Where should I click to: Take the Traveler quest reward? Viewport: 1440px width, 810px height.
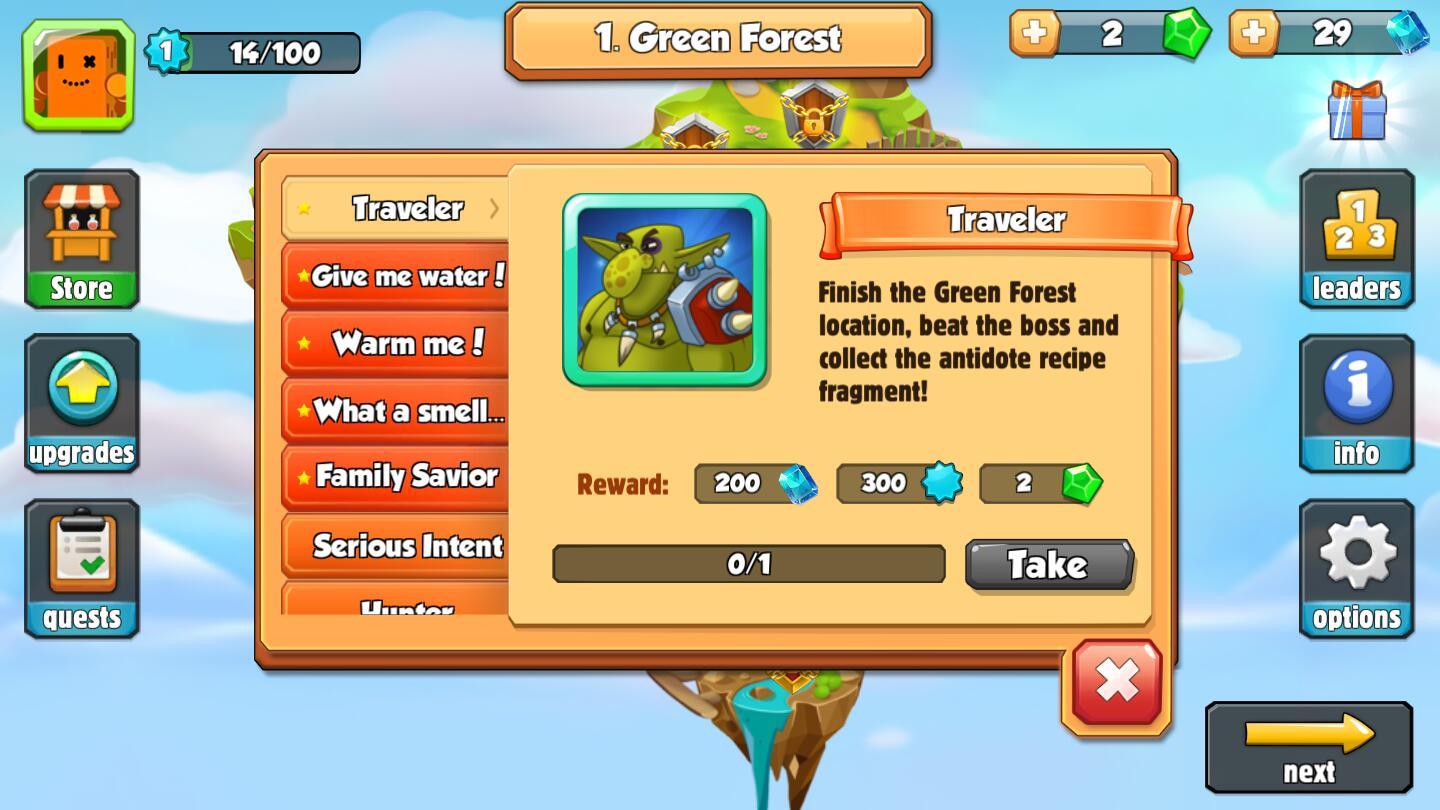tap(1048, 565)
